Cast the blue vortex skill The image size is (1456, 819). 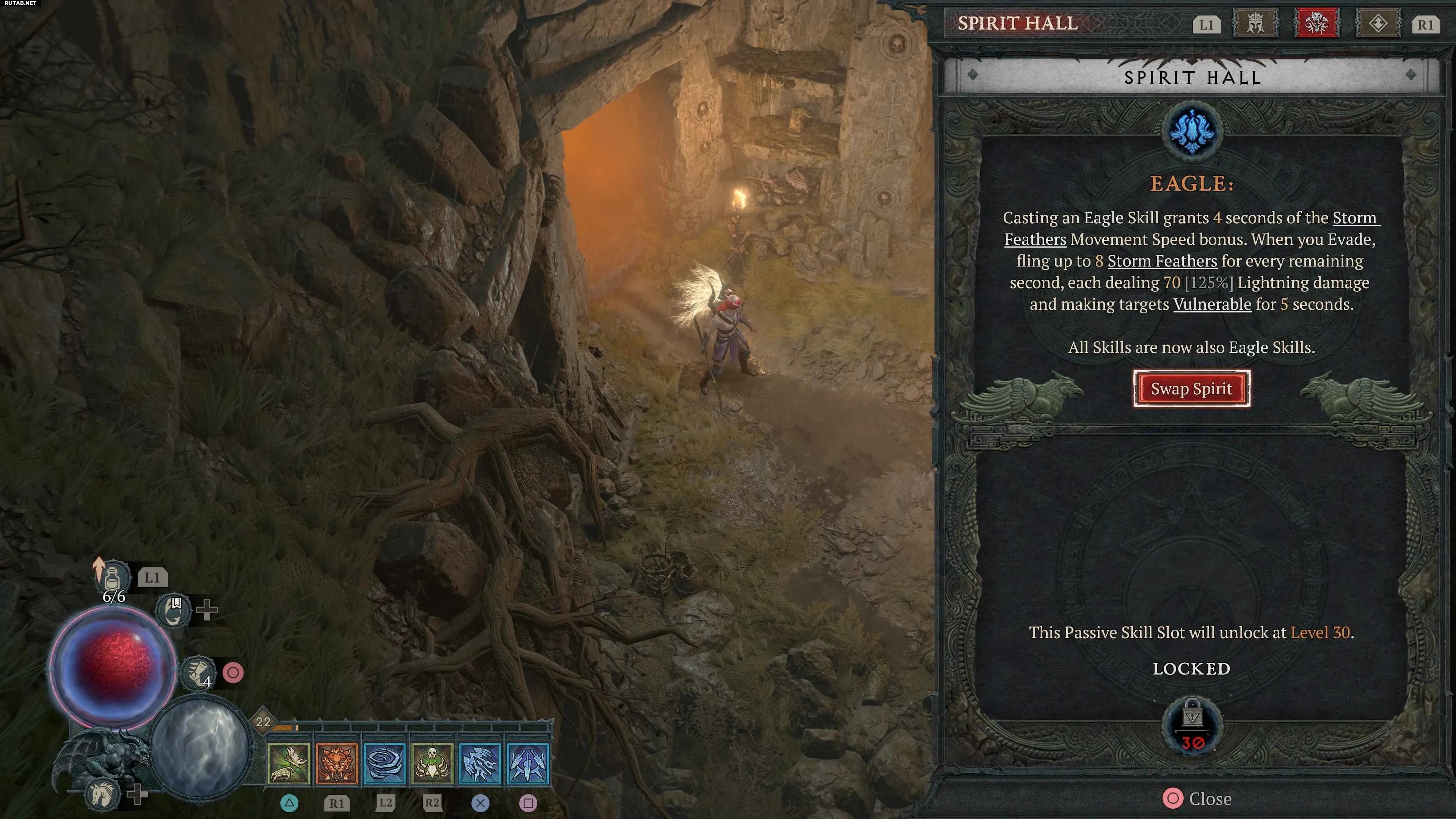[384, 764]
